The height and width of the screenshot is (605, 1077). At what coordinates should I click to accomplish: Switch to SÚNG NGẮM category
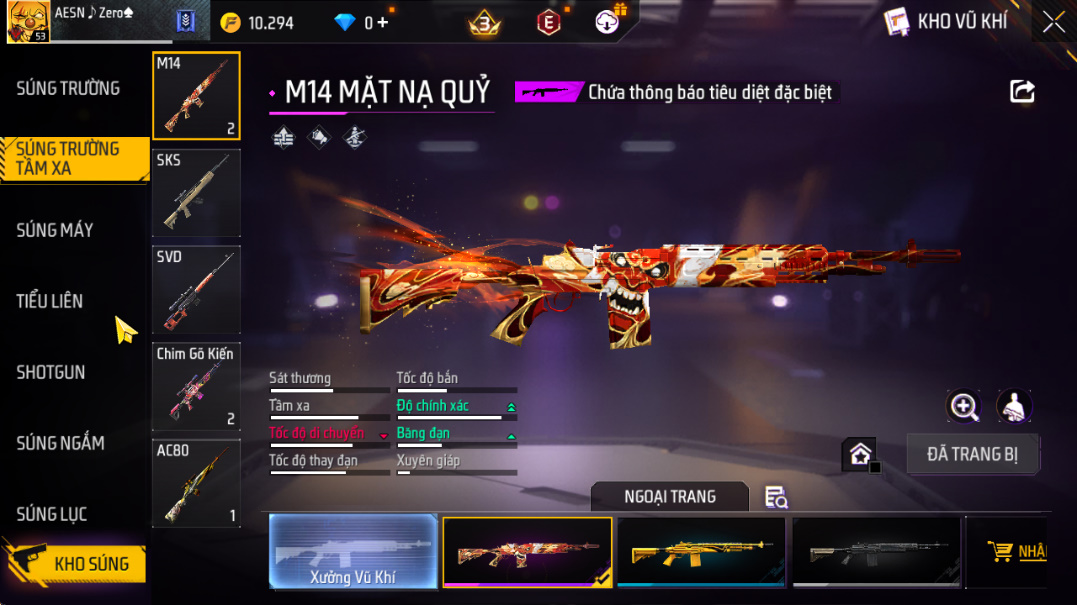[x=61, y=443]
